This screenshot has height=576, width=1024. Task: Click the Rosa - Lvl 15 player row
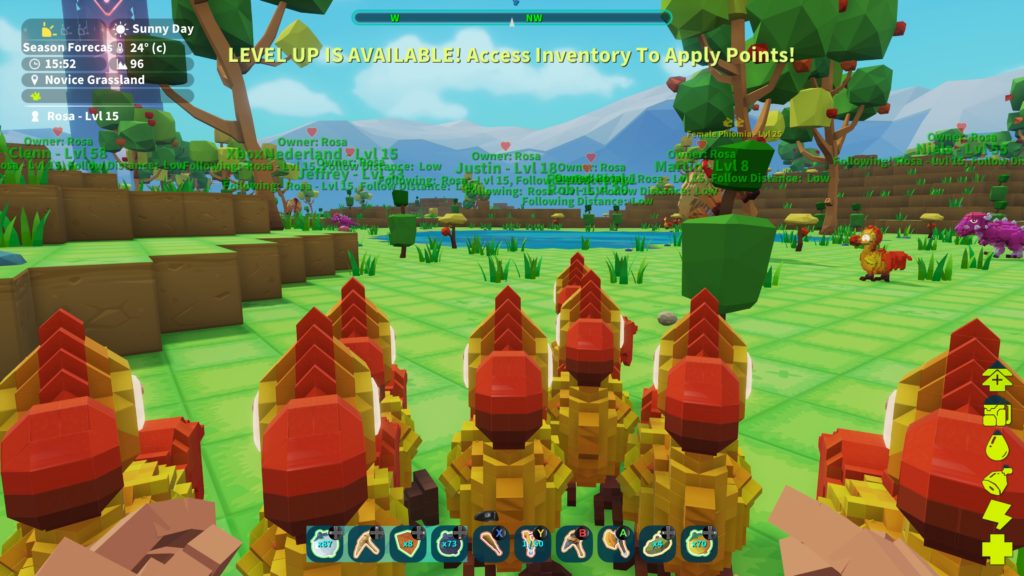tap(83, 116)
